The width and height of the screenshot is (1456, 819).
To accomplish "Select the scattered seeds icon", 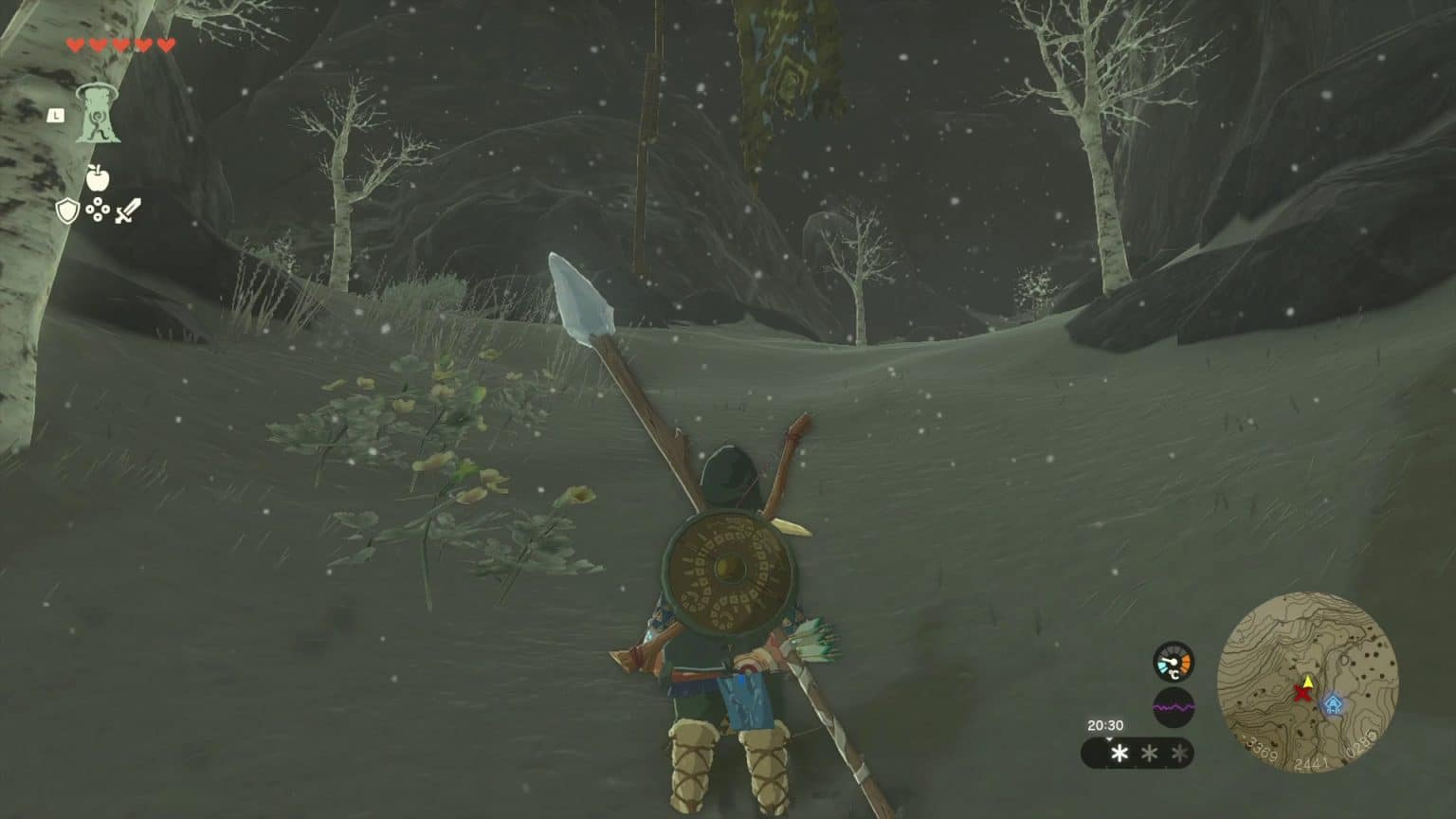I will coord(98,209).
